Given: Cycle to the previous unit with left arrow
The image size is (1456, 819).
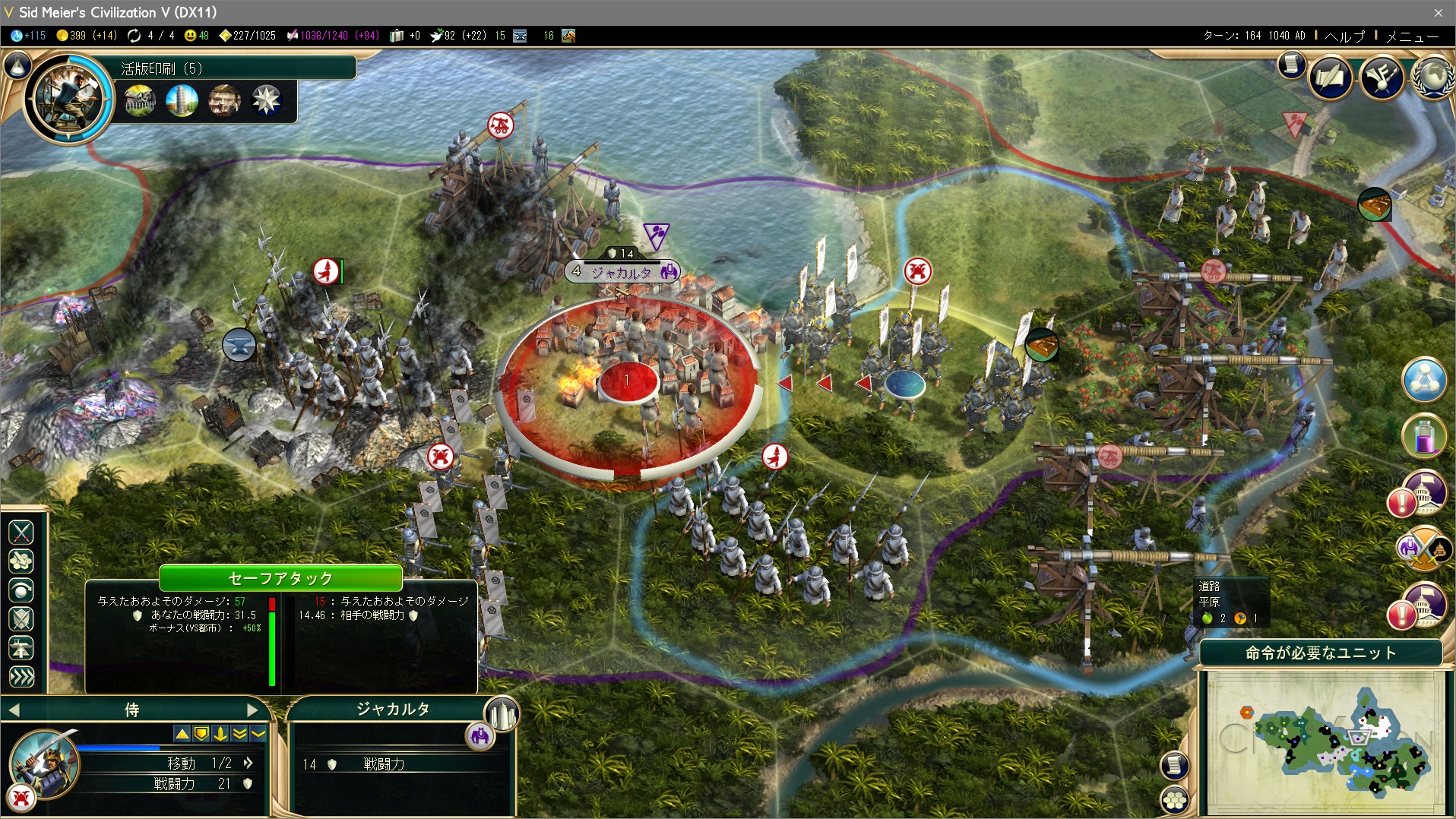Looking at the screenshot, I should click(x=14, y=710).
